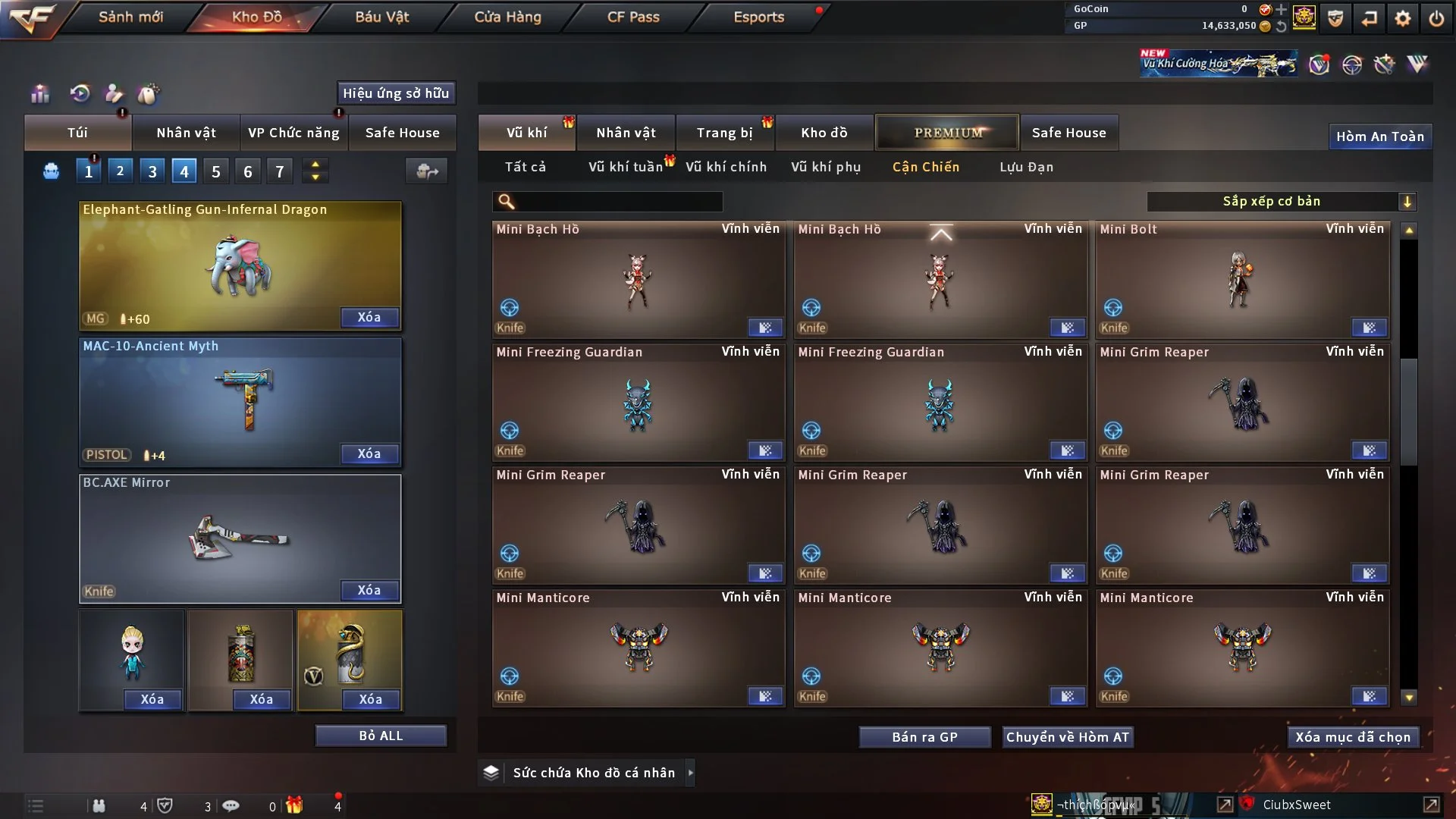Viewport: 1456px width, 819px height.
Task: Open the Sắp xếp cơ bản sort dropdown
Action: click(1281, 201)
